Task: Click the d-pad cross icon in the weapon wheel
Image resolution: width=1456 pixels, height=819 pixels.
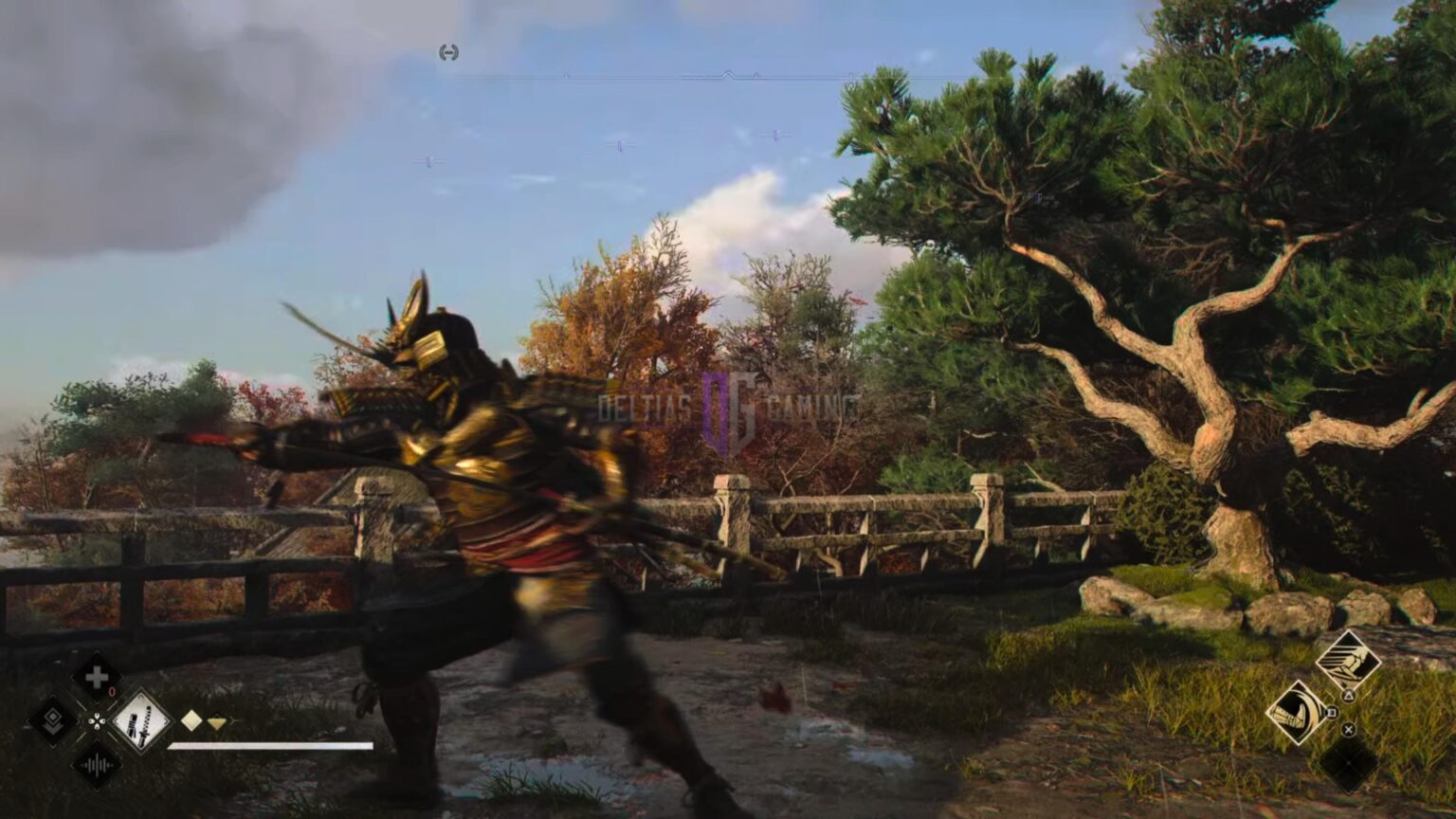Action: tap(97, 721)
